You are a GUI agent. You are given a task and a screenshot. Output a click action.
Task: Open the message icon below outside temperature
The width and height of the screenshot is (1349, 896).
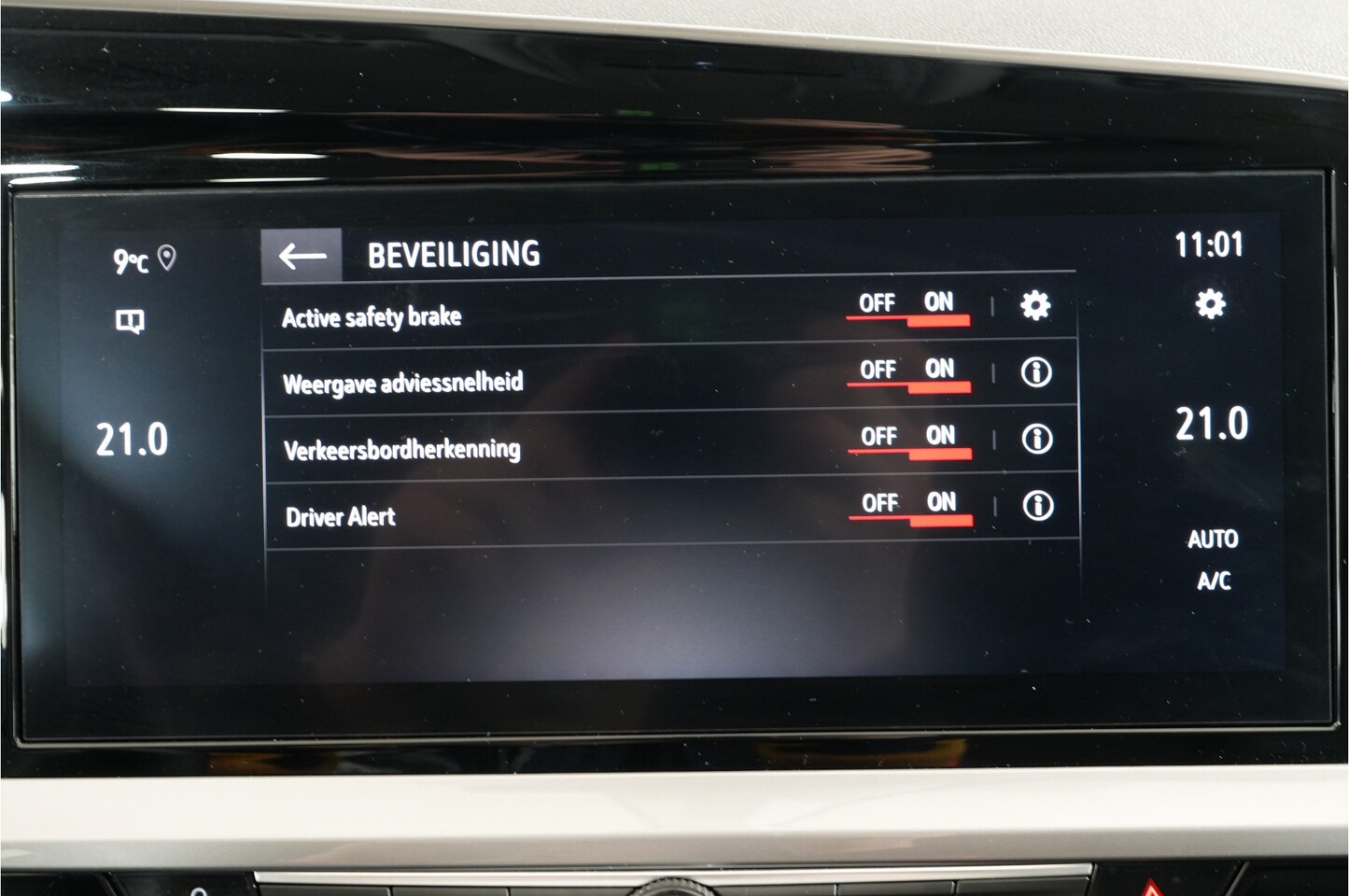coord(130,323)
